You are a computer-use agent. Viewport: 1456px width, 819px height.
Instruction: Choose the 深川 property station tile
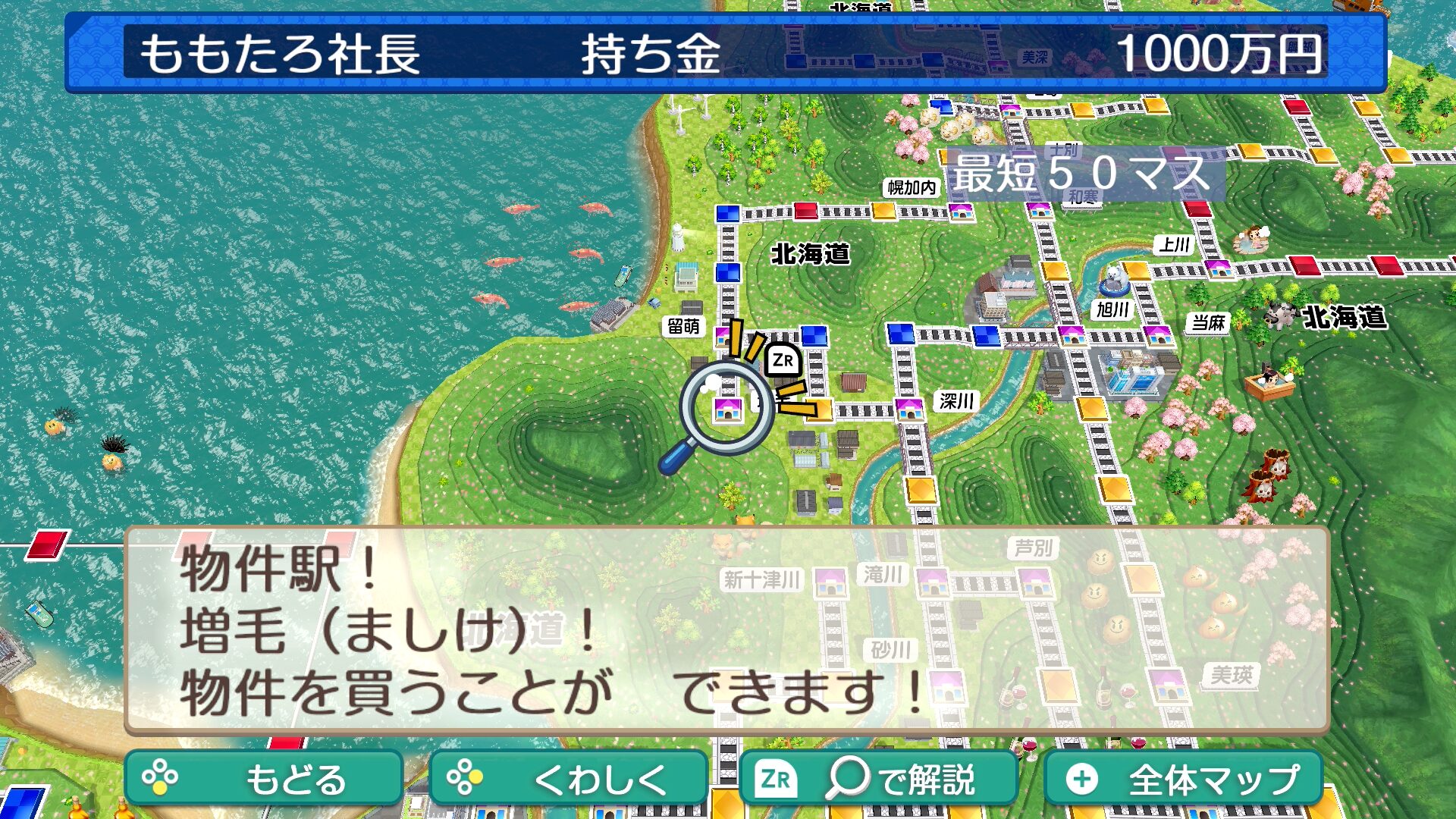click(x=908, y=409)
